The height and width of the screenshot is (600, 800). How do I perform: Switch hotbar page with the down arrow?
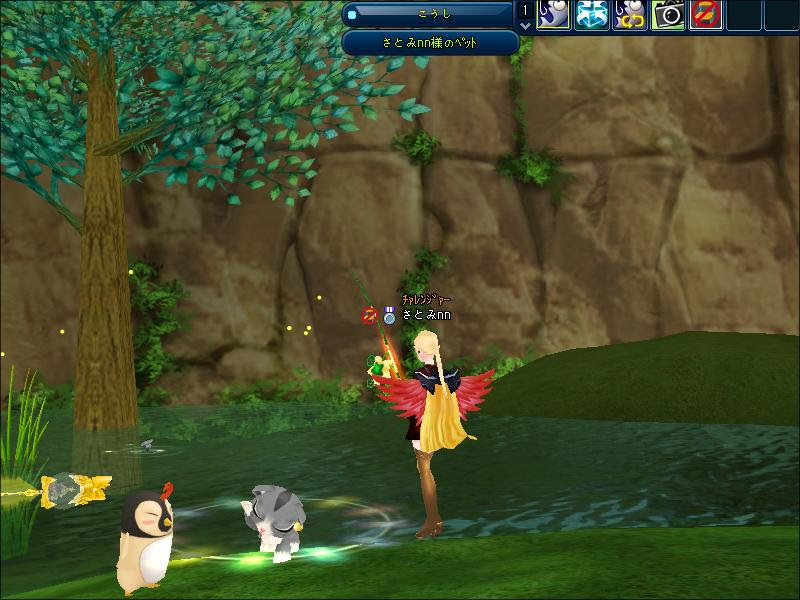click(527, 25)
